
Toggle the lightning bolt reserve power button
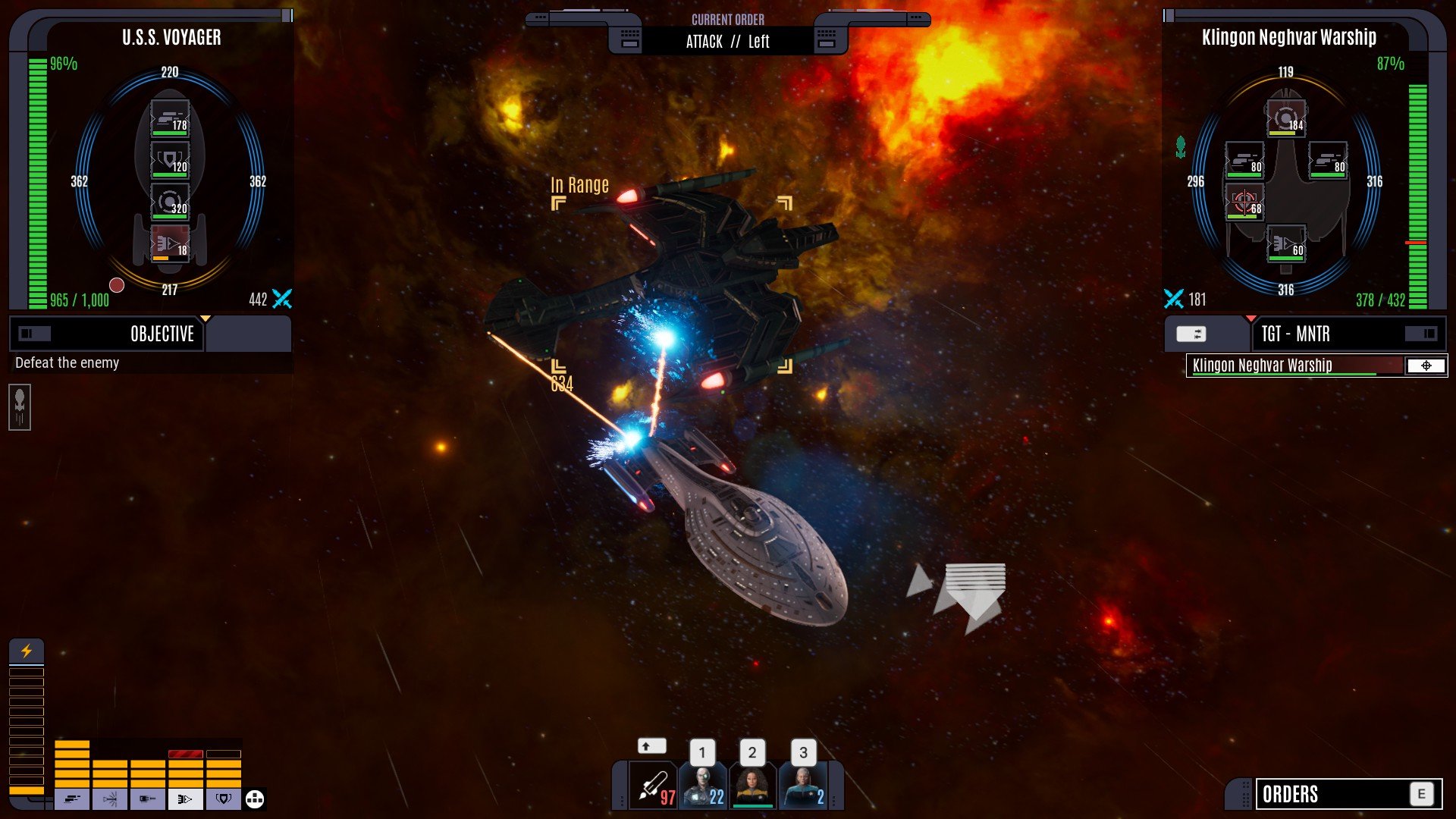tap(27, 651)
